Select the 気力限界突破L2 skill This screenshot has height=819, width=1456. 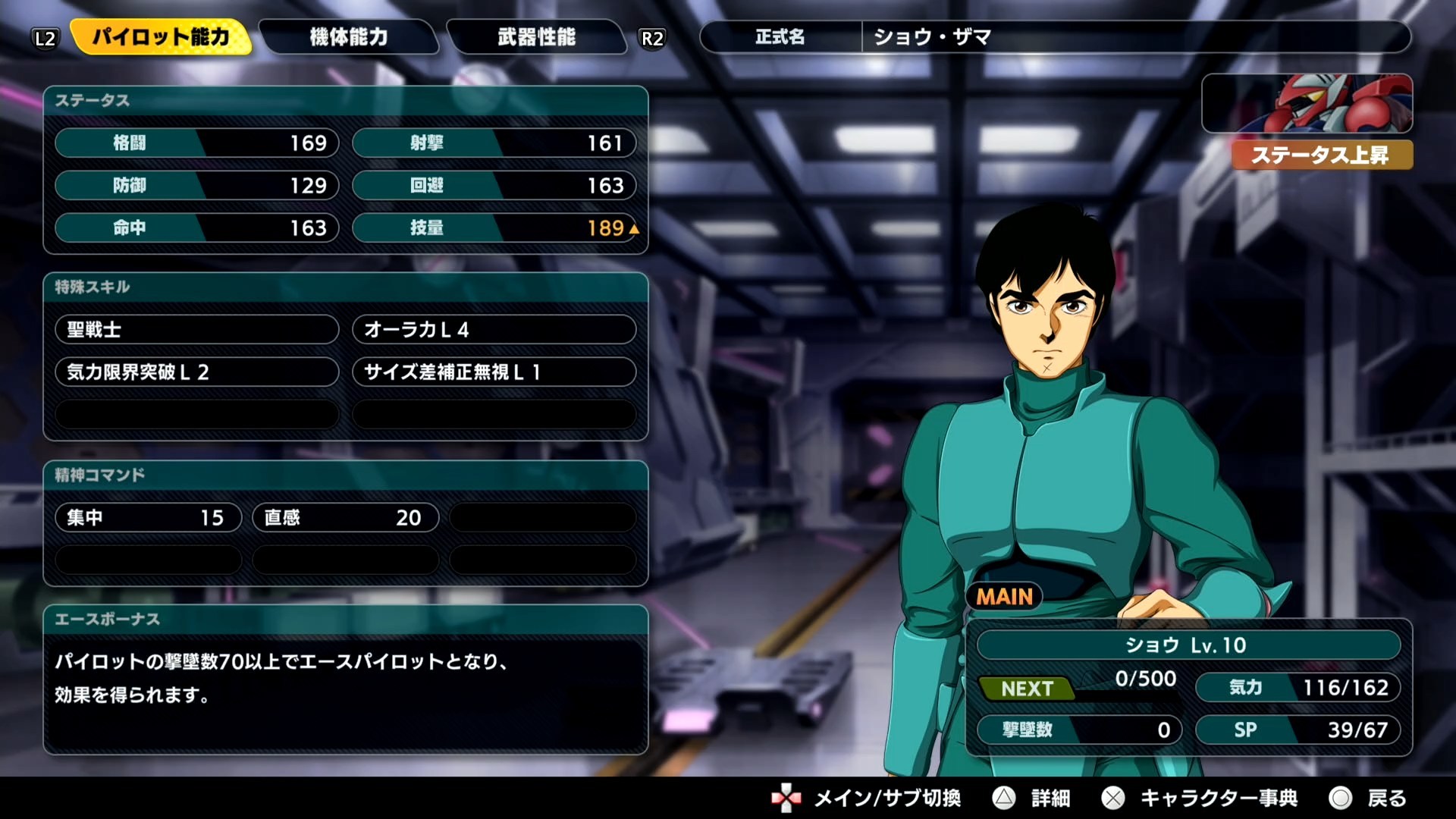(196, 372)
